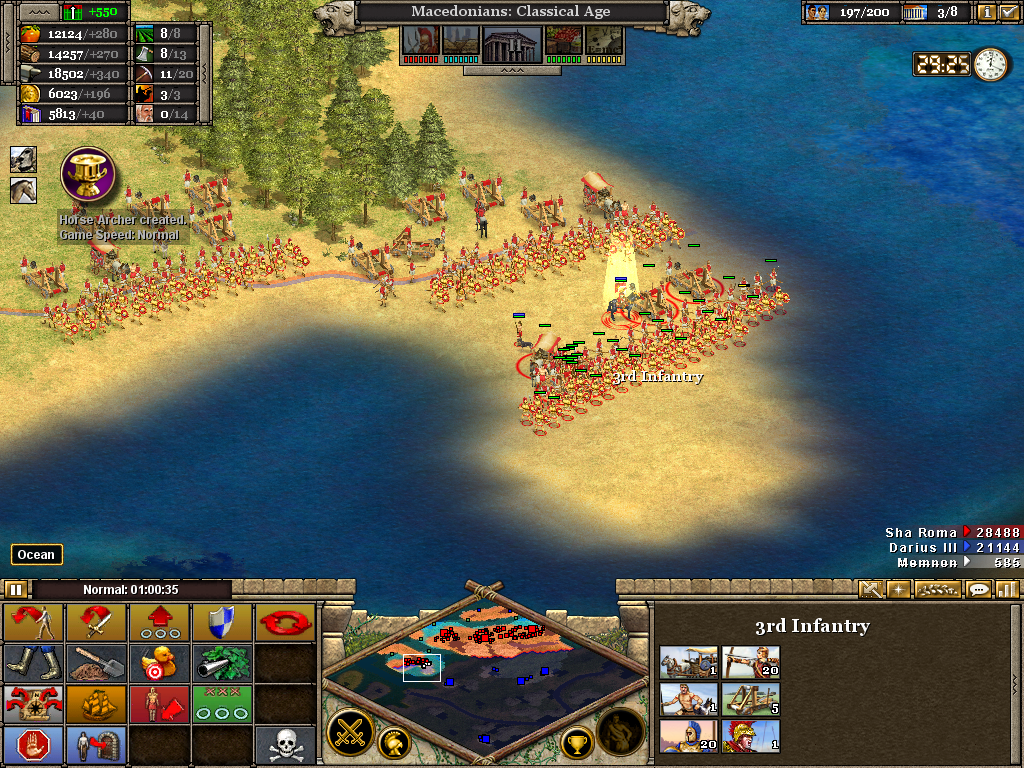Click the red arrow sword attack-move command
1024x768 pixels.
pos(97,623)
